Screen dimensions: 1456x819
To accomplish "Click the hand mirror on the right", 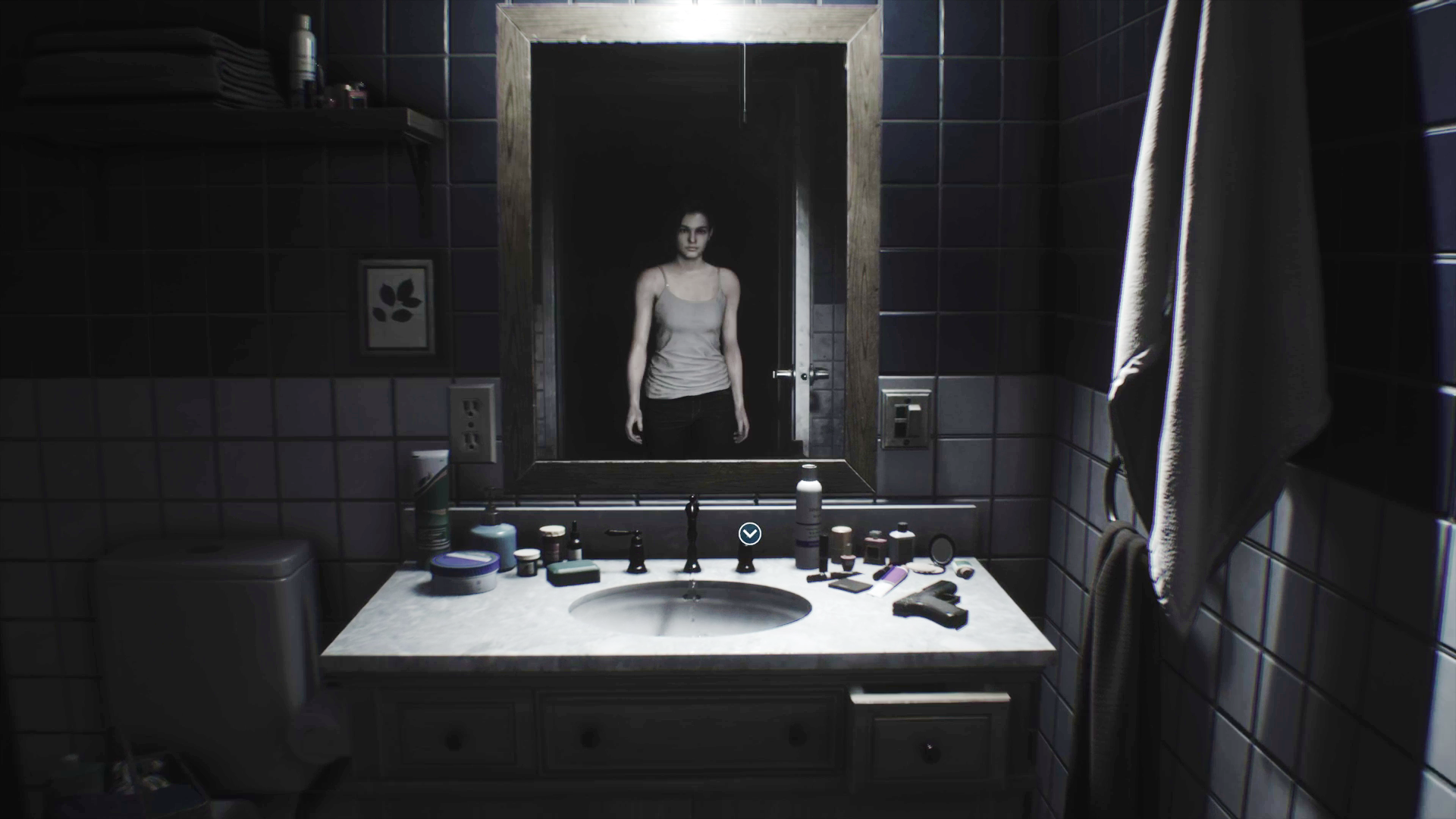I will [941, 548].
